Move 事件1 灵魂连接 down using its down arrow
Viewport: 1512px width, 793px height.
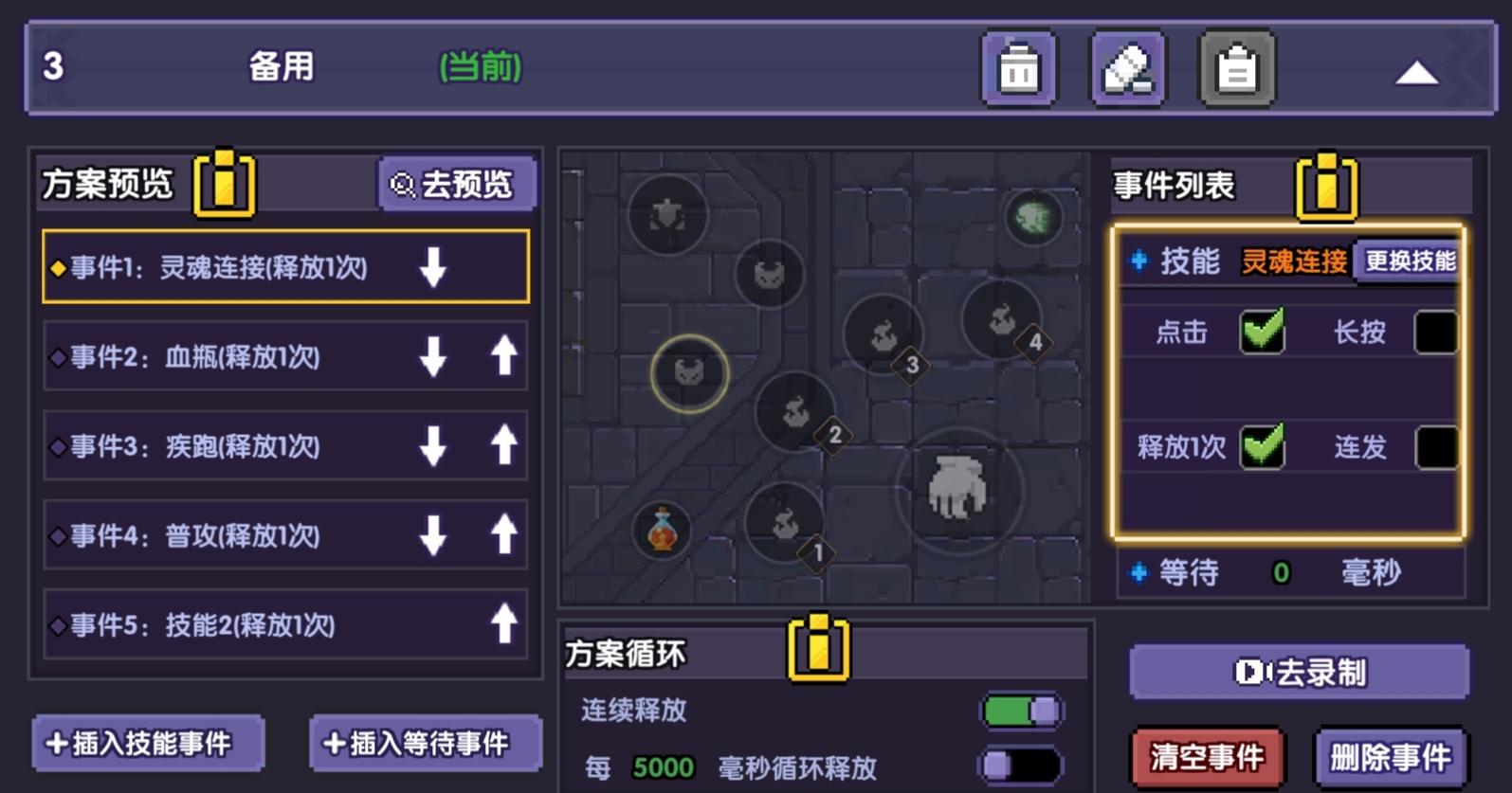(x=434, y=267)
